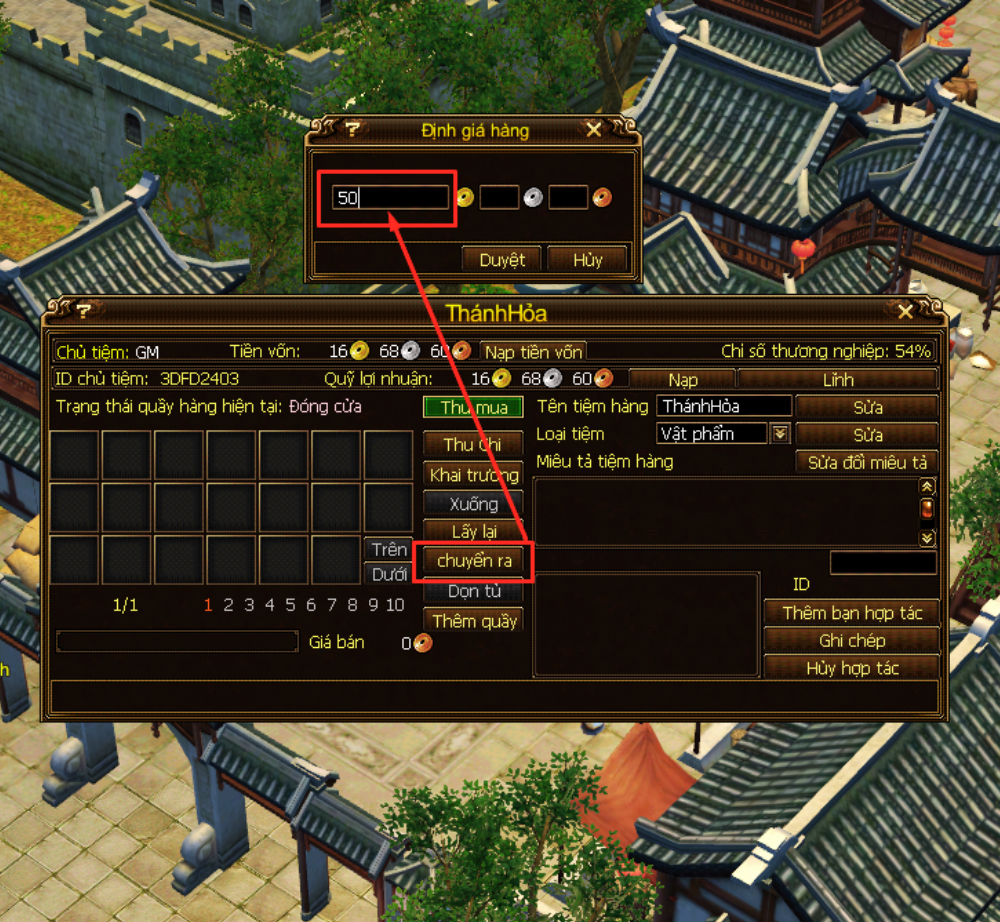The height and width of the screenshot is (922, 1000).
Task: Click the Khai trương button
Action: point(473,474)
